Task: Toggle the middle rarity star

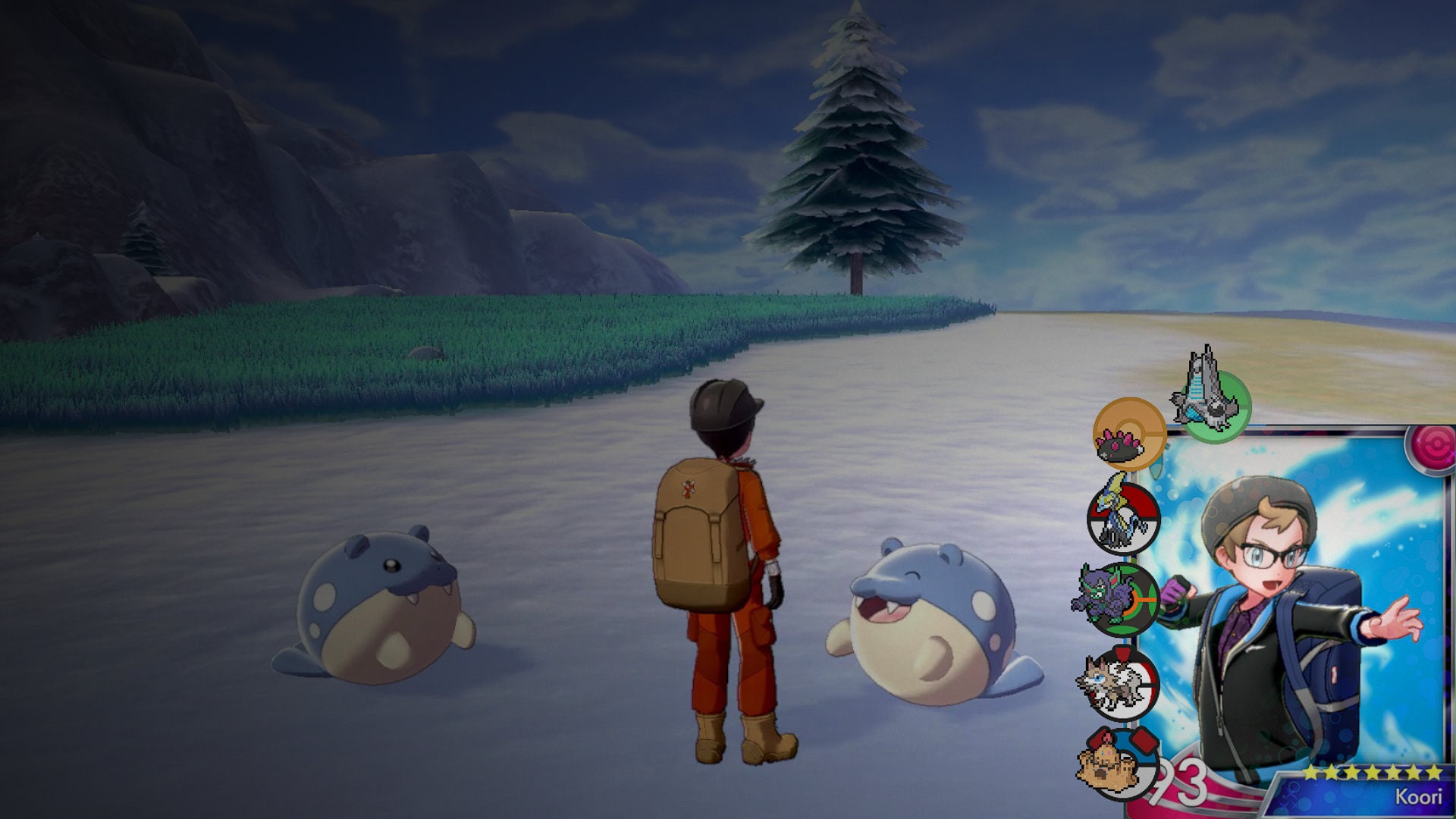Action: (x=1372, y=771)
